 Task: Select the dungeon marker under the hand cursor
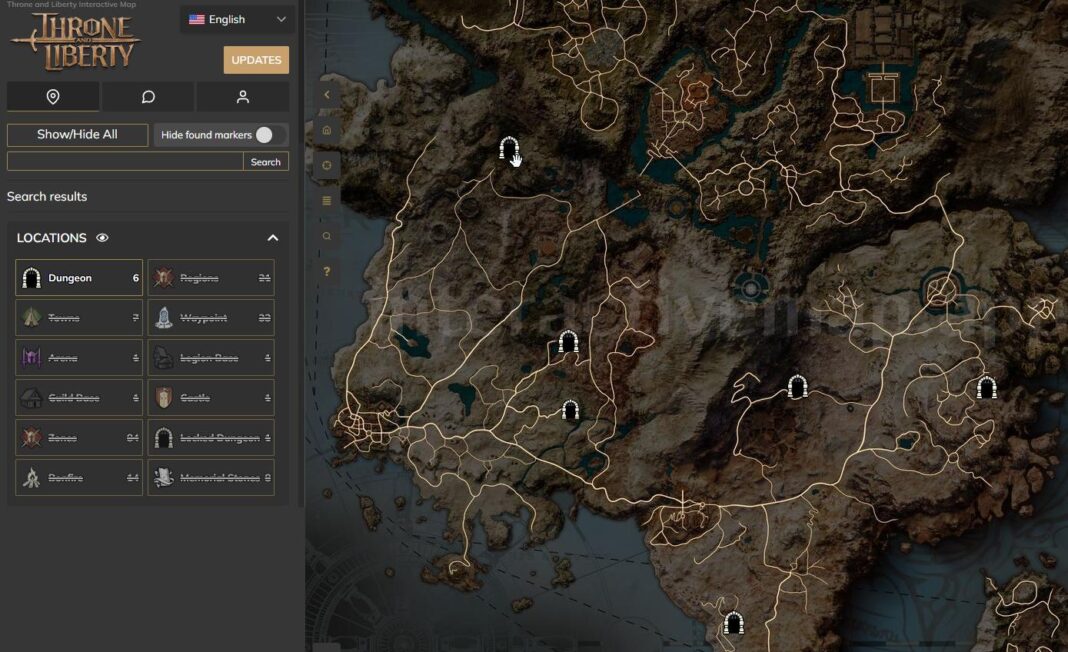(x=508, y=150)
